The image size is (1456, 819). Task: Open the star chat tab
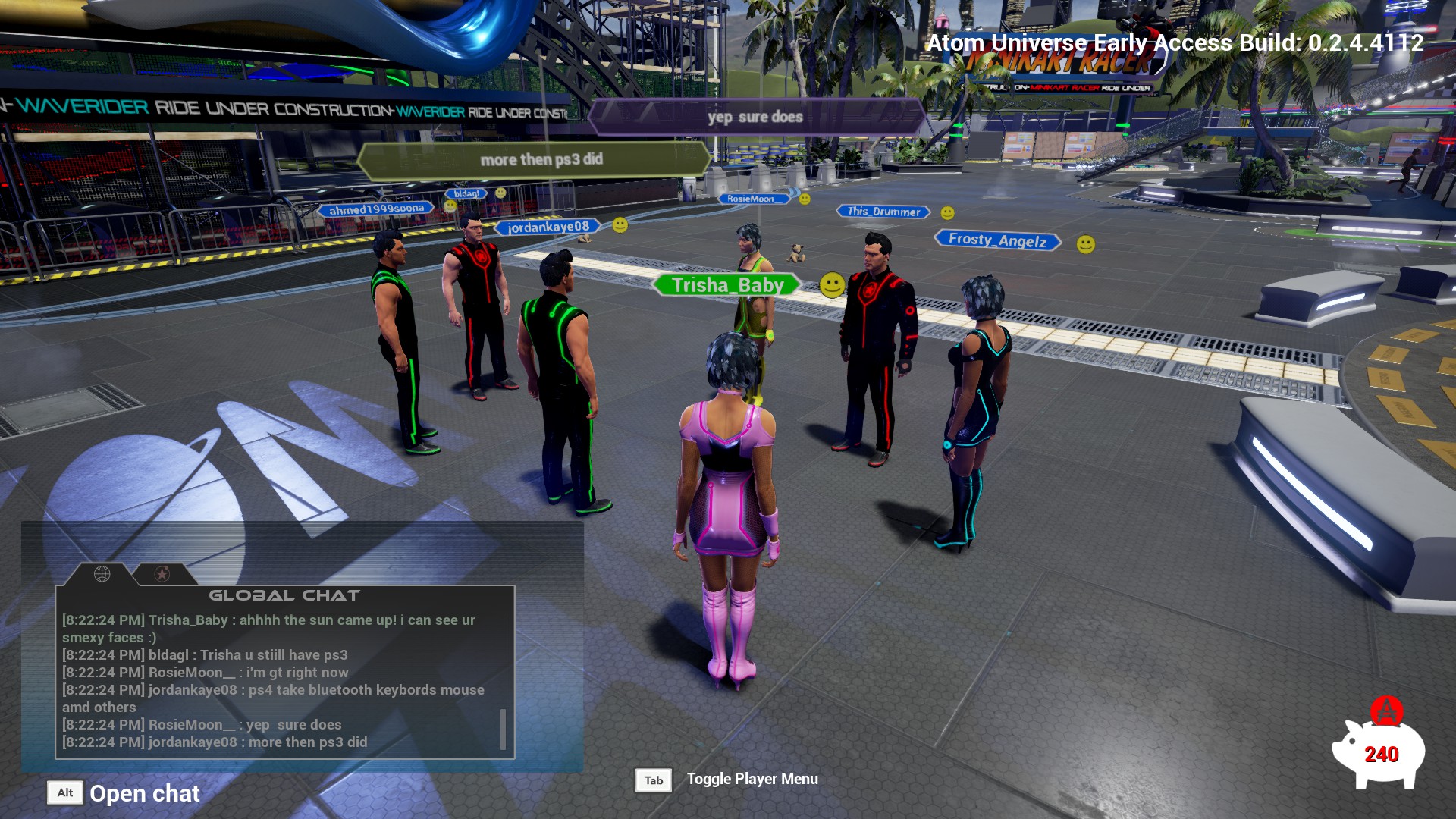coord(162,574)
